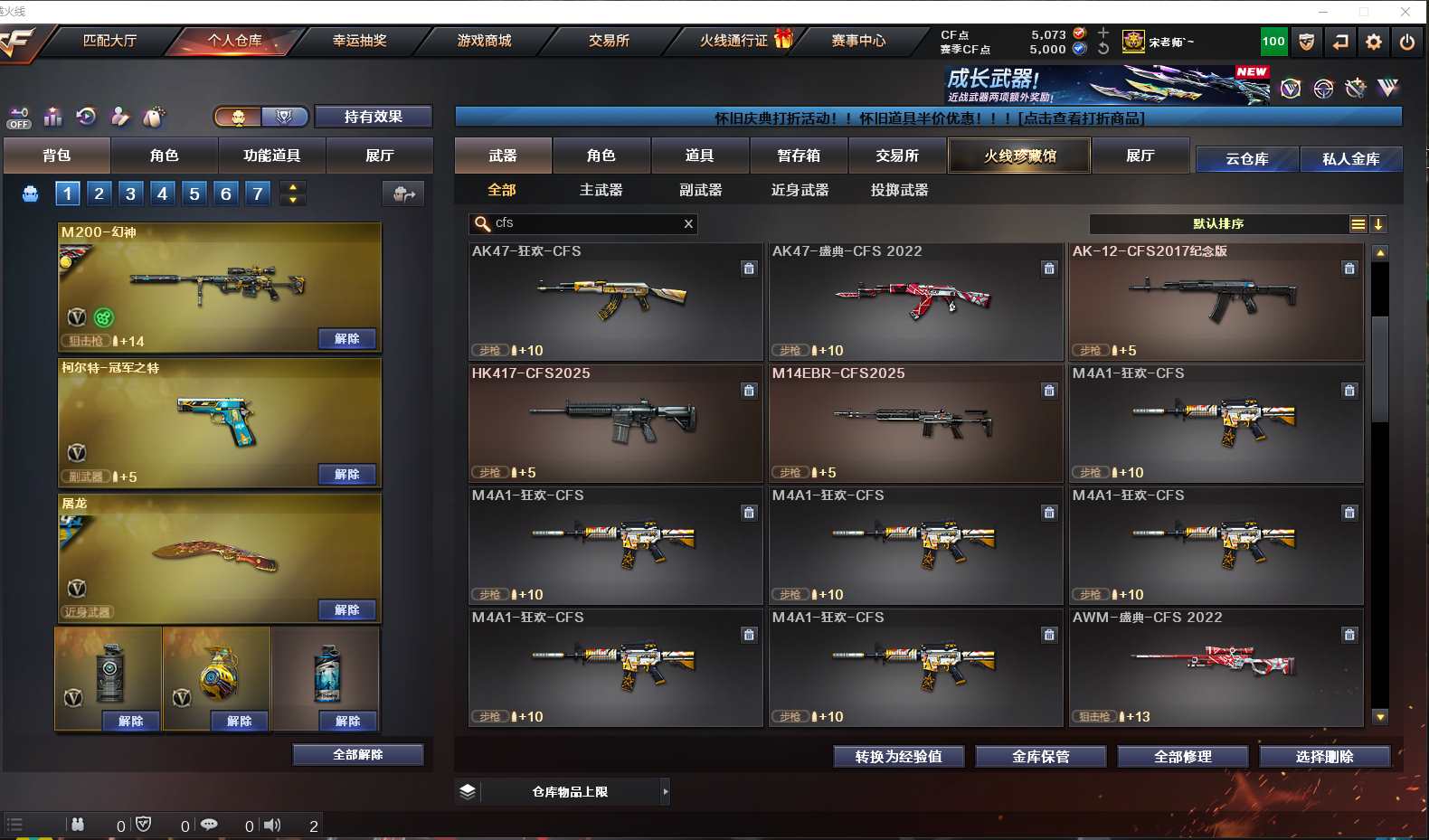Go to the 游戏商城 game shop
Viewport: 1429px width, 840px height.
tap(484, 41)
